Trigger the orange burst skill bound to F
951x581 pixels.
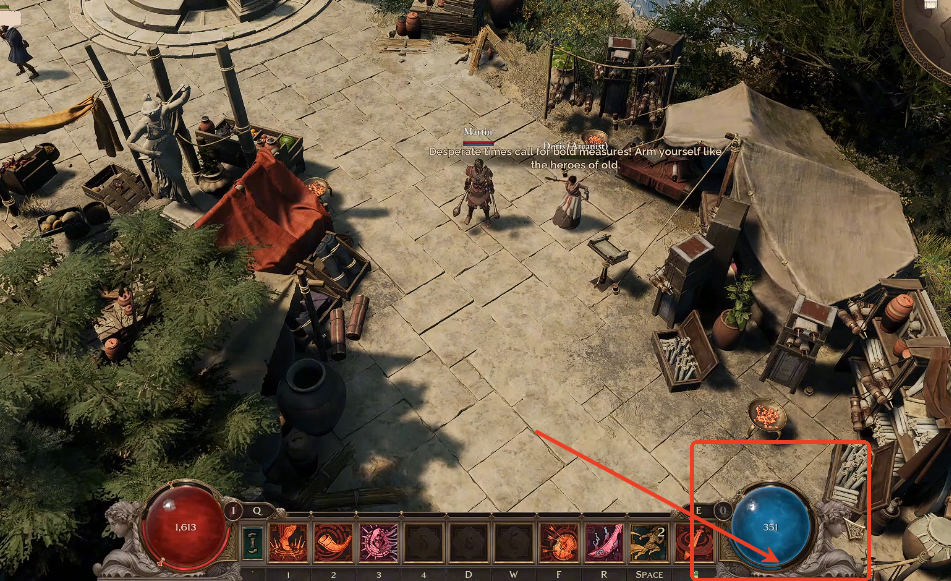559,543
